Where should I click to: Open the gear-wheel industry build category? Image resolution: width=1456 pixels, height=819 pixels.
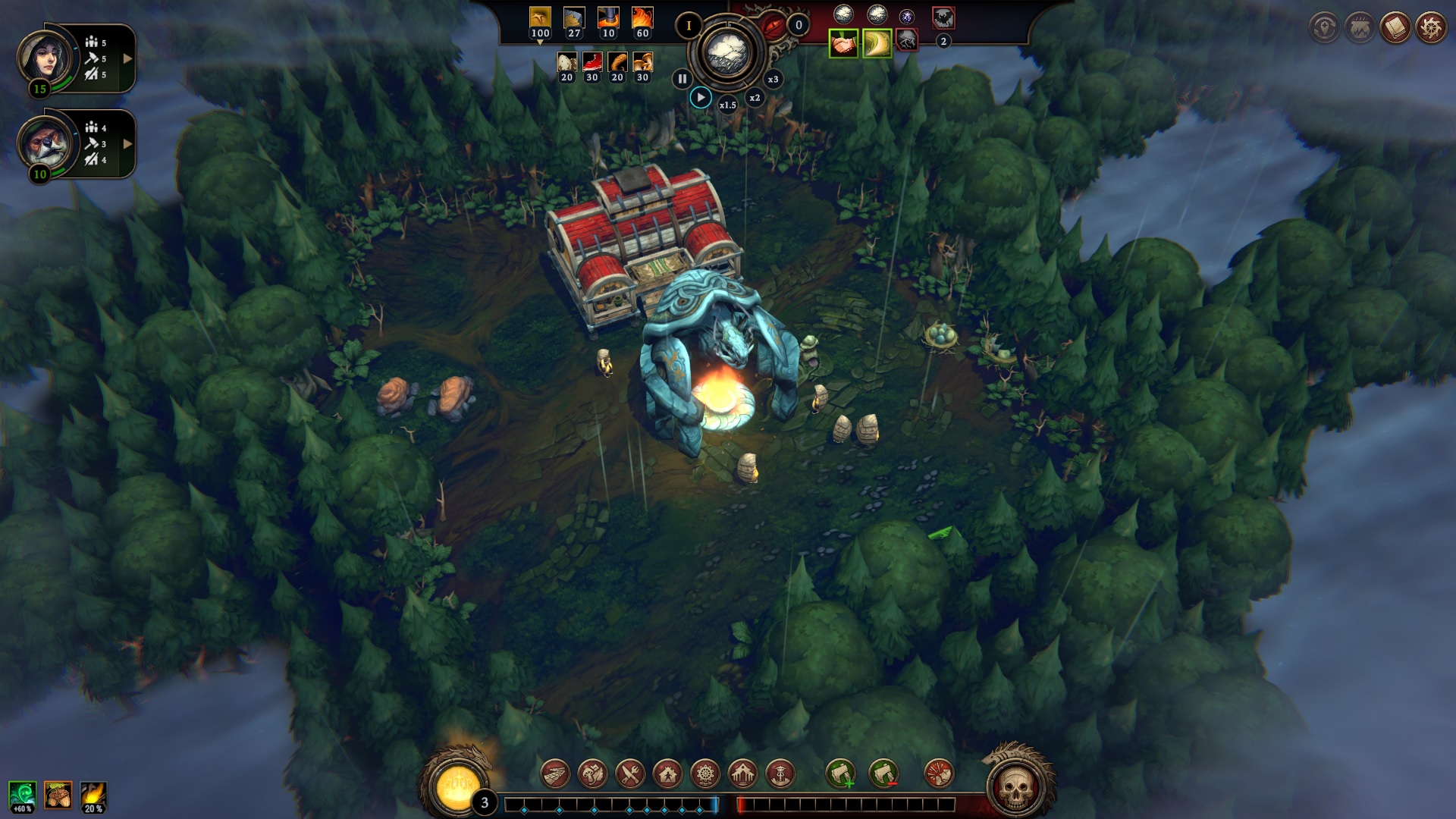705,774
